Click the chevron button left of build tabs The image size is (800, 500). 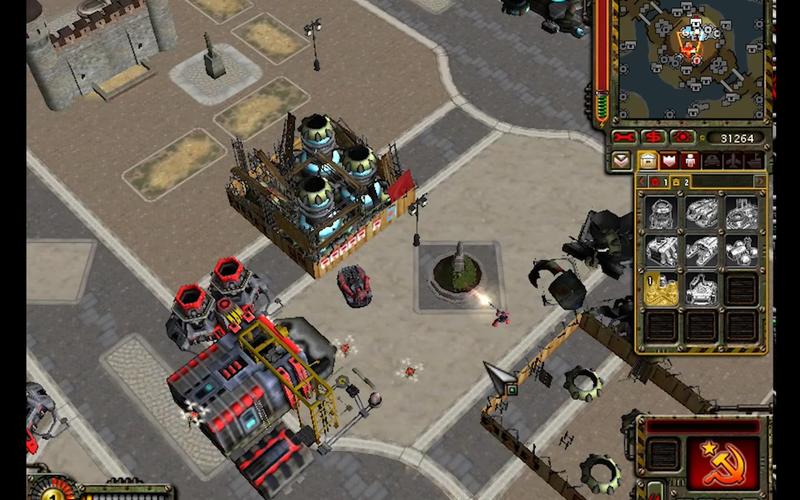tap(622, 160)
